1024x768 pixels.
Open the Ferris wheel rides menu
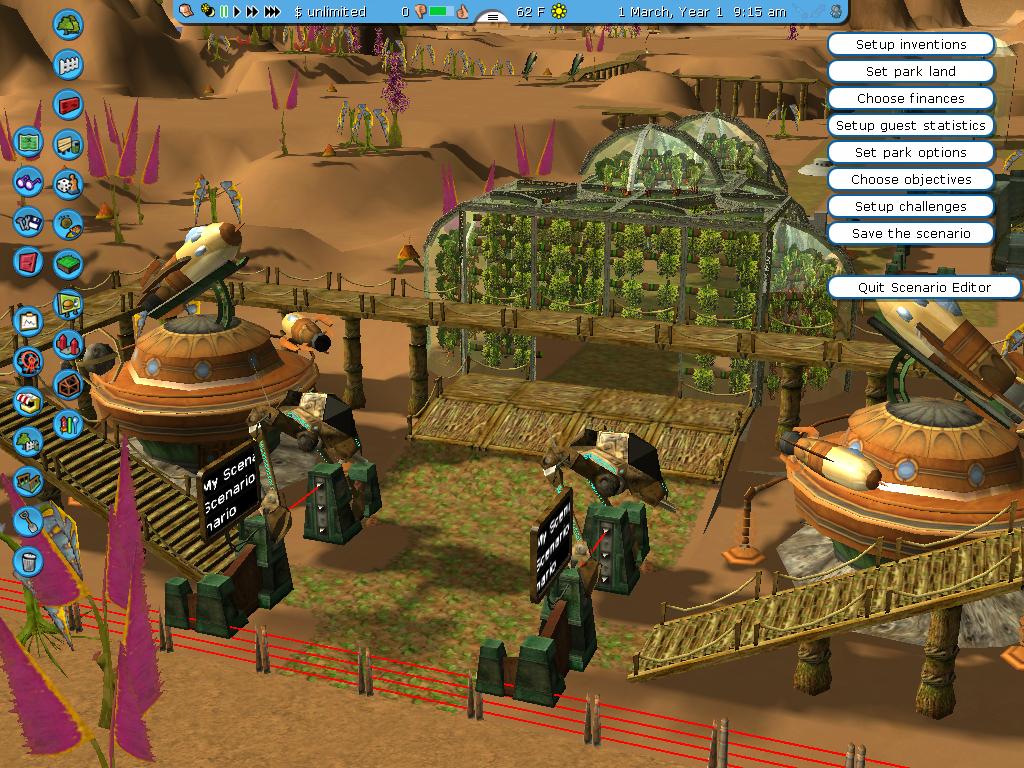[28, 360]
